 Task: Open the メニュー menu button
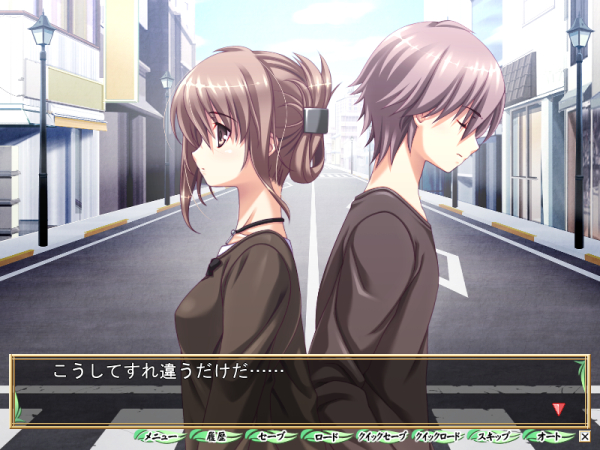[x=160, y=437]
